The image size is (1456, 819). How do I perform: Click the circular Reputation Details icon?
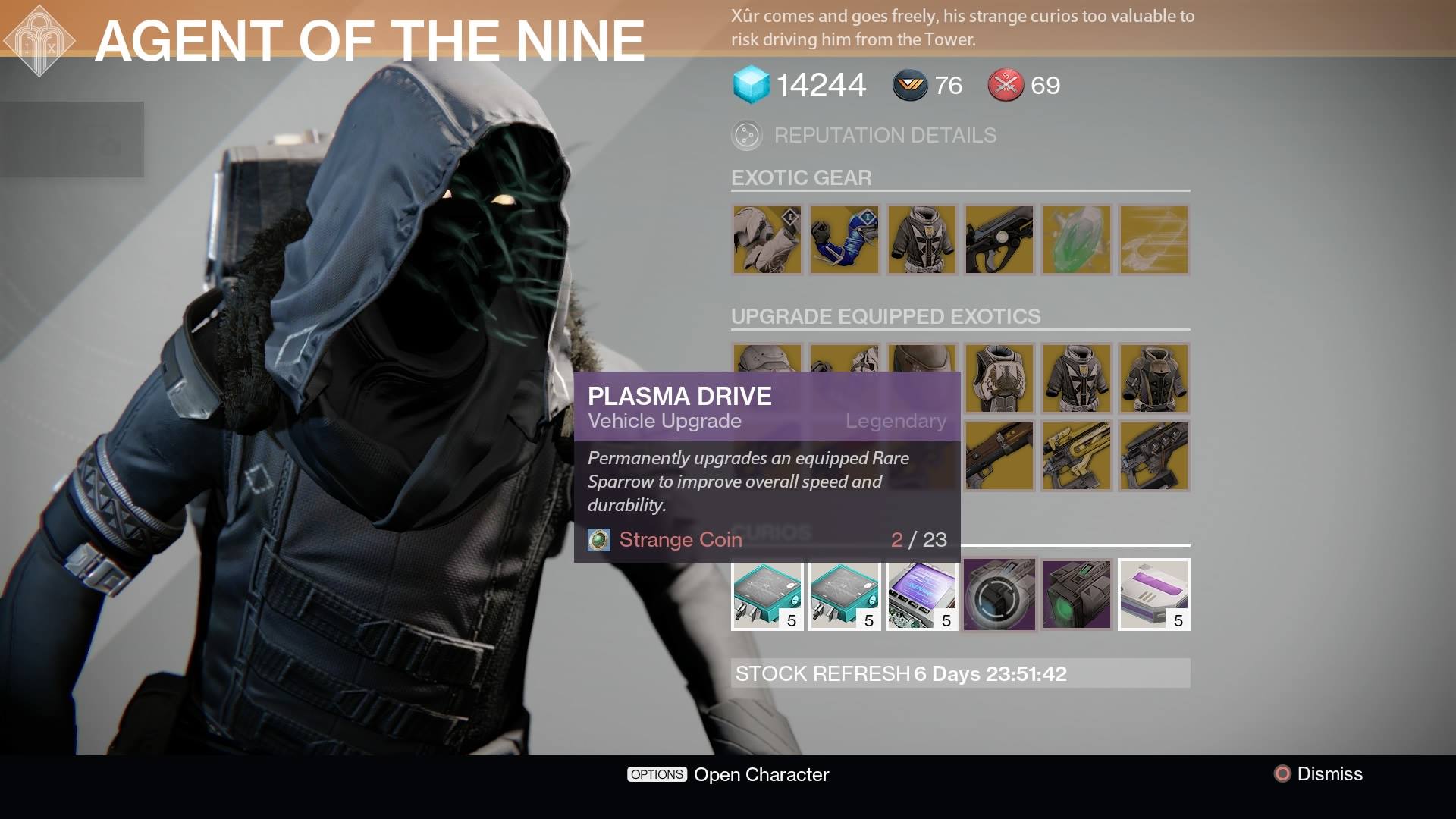[746, 136]
